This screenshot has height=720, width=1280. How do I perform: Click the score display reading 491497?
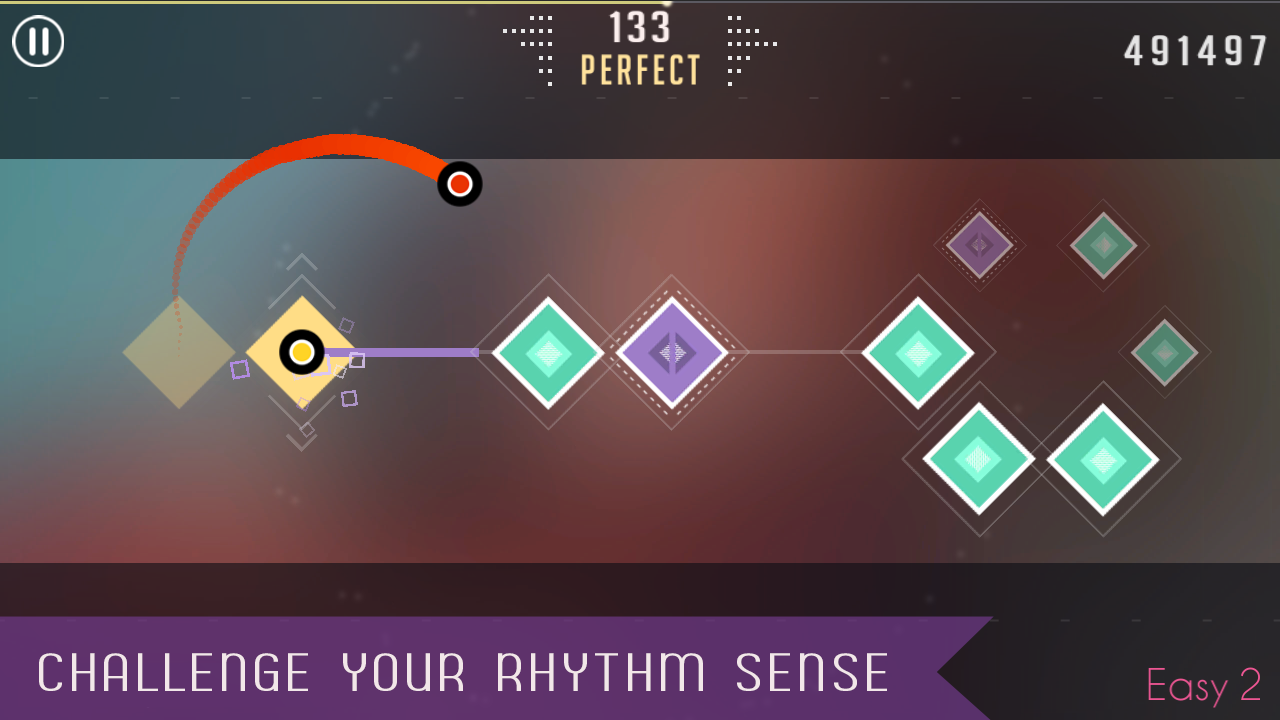pos(1194,48)
